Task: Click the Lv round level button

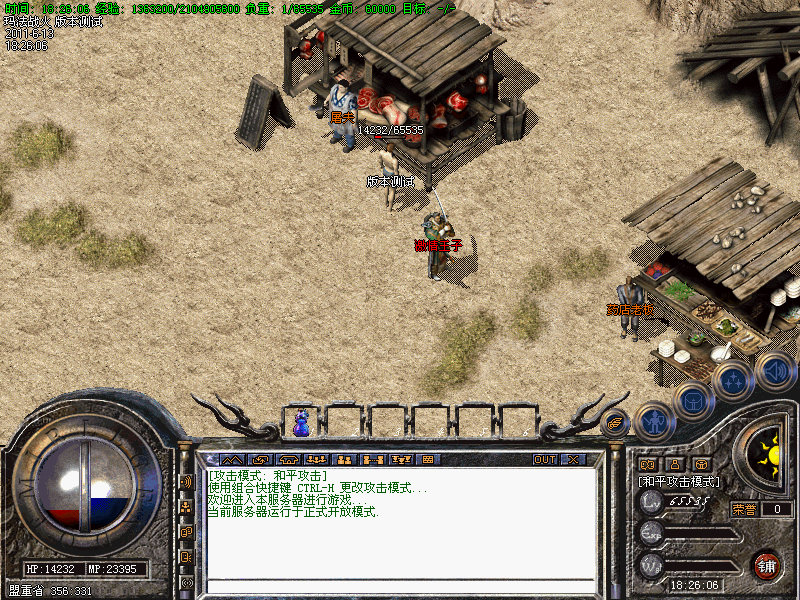Action: 652,502
